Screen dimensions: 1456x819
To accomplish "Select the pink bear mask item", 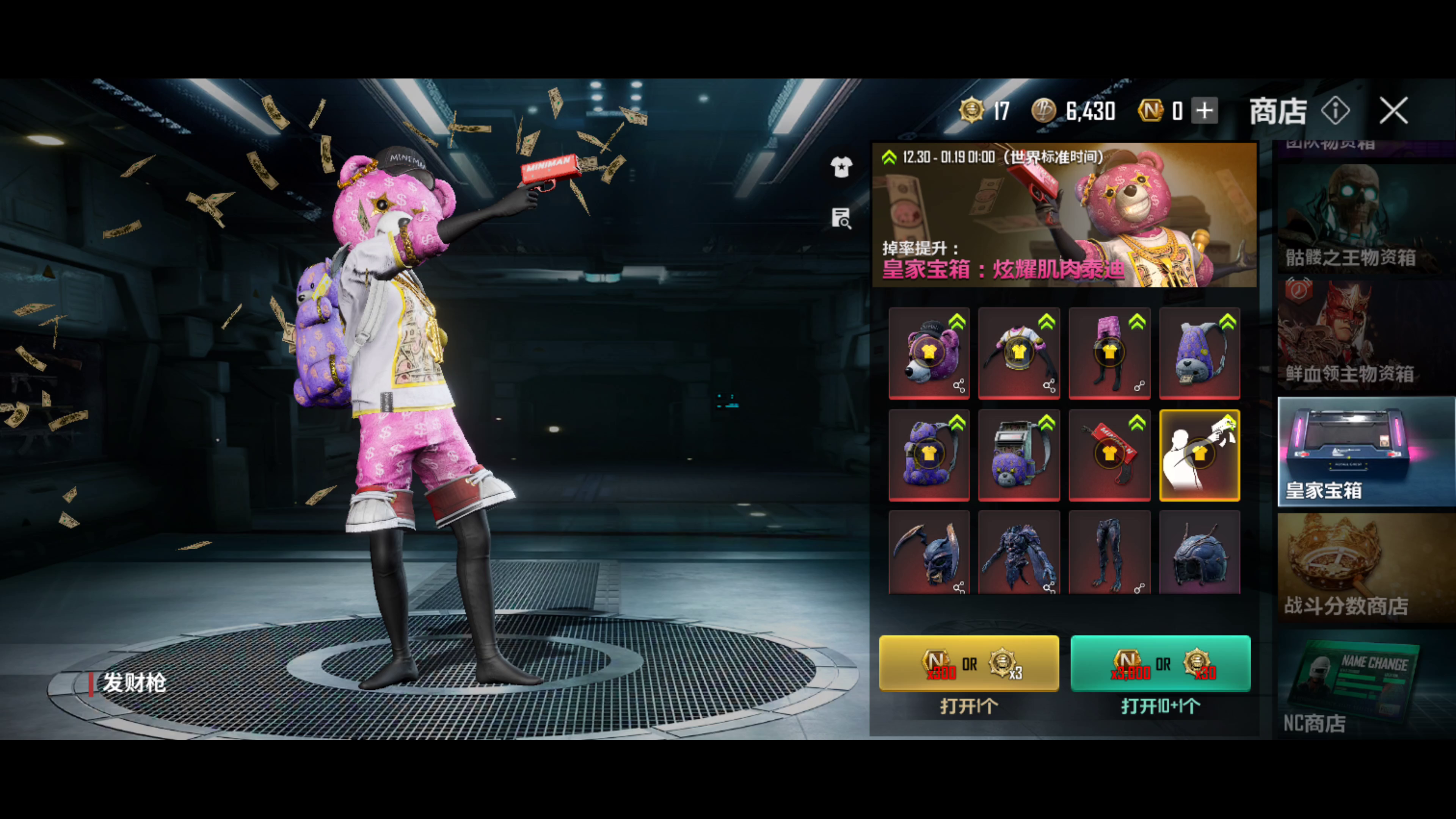I will (929, 353).
